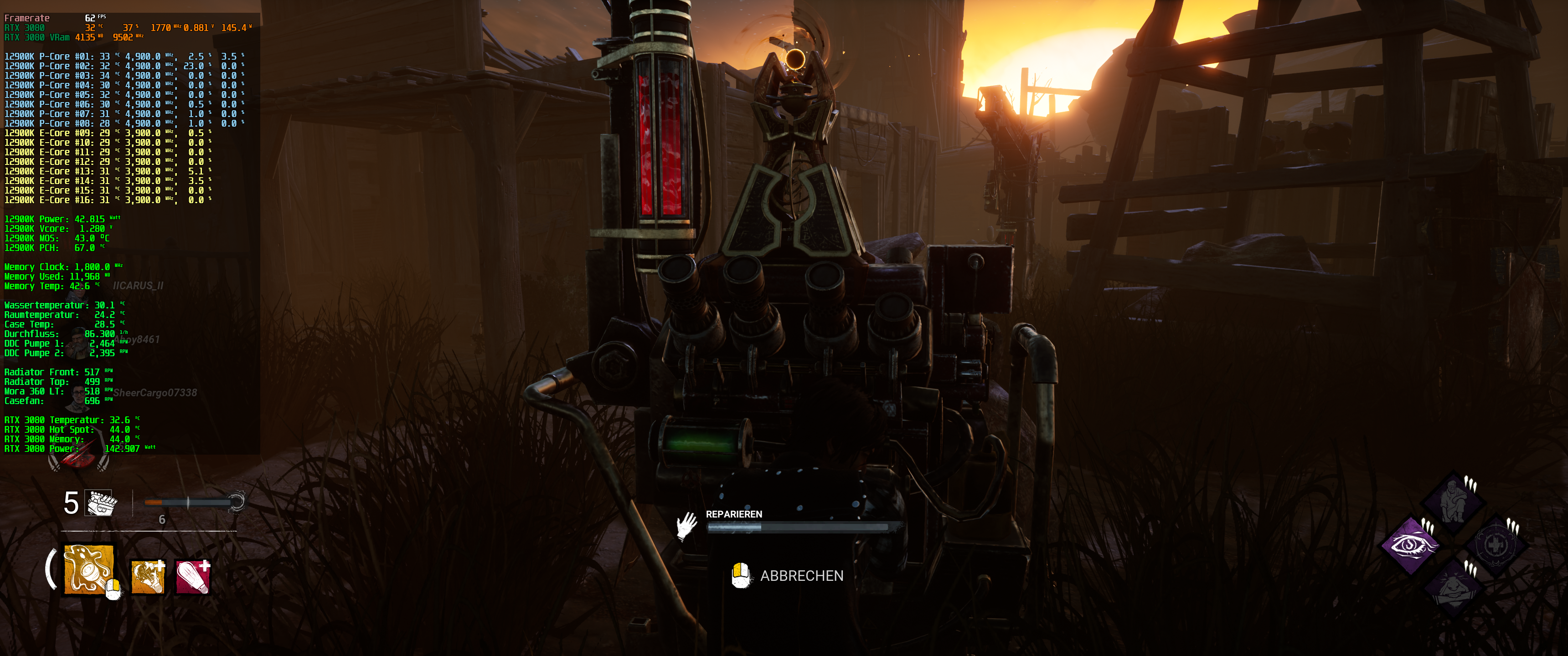Click the red light bulb add-on icon
Viewport: 1568px width, 656px height.
192,578
